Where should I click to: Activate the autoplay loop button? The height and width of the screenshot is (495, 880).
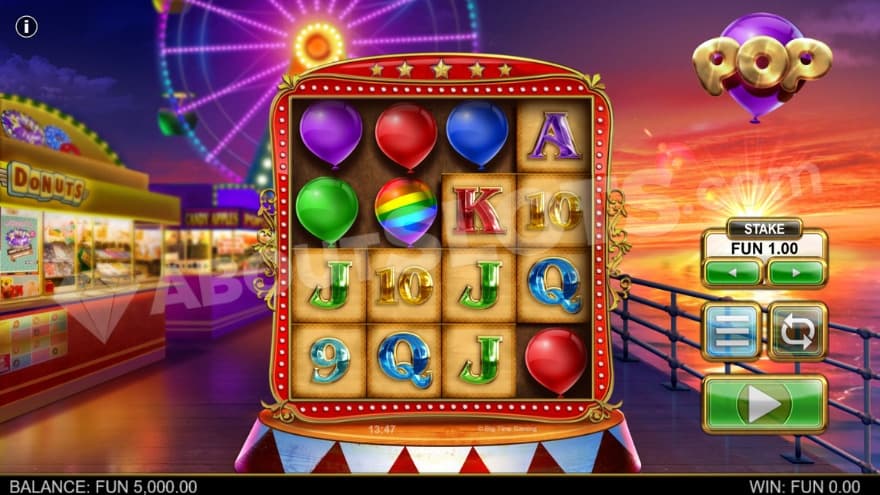click(x=797, y=331)
